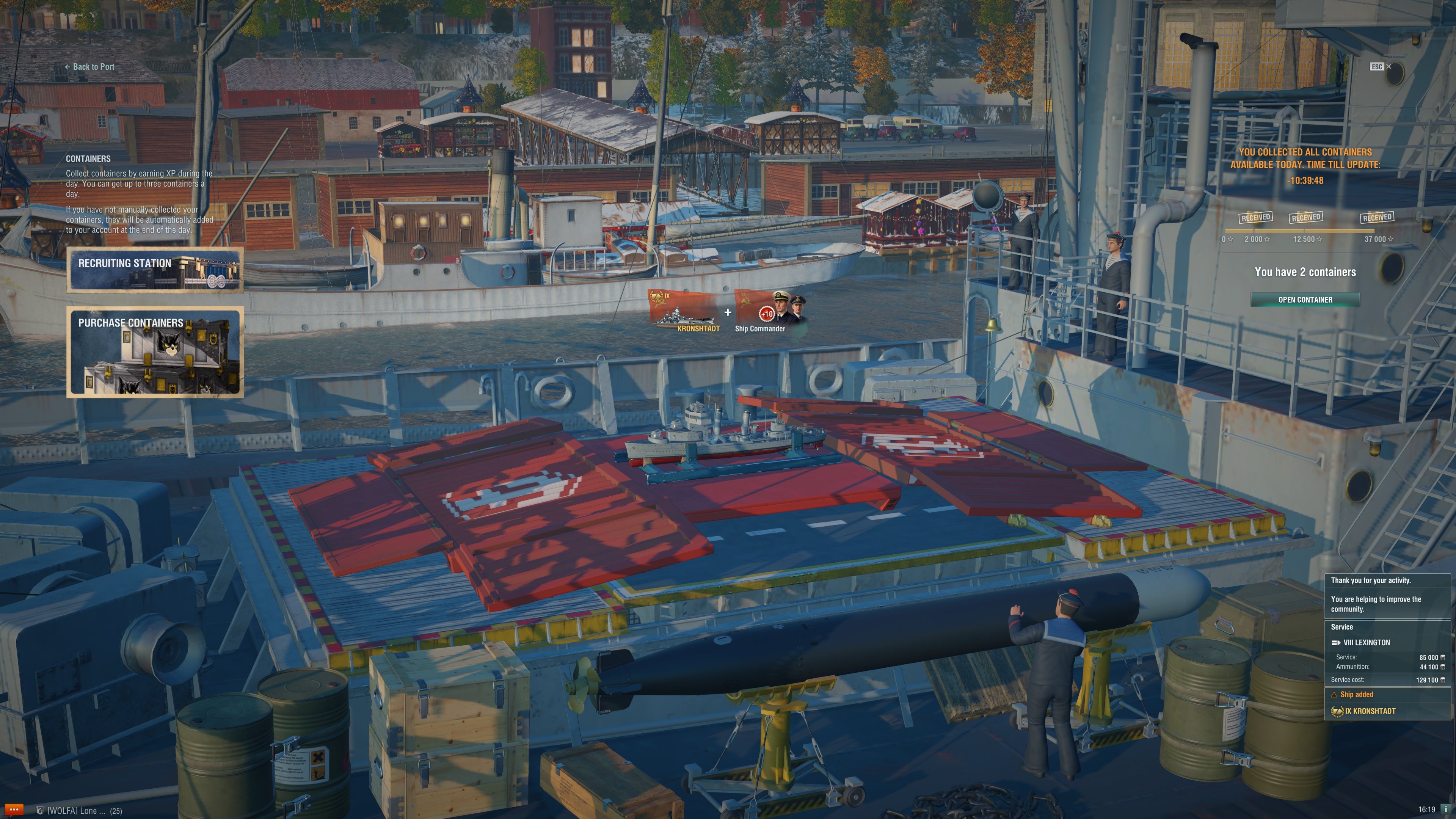1456x819 pixels.
Task: Open the VIII Lexington service notification
Action: click(1366, 643)
